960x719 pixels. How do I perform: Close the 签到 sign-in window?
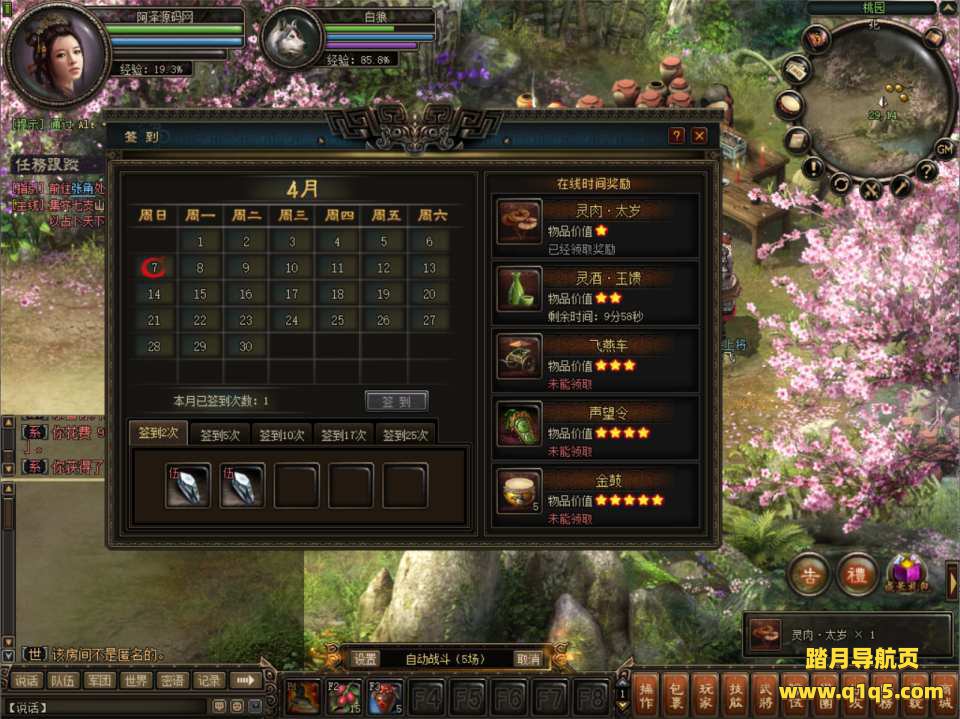[x=699, y=135]
